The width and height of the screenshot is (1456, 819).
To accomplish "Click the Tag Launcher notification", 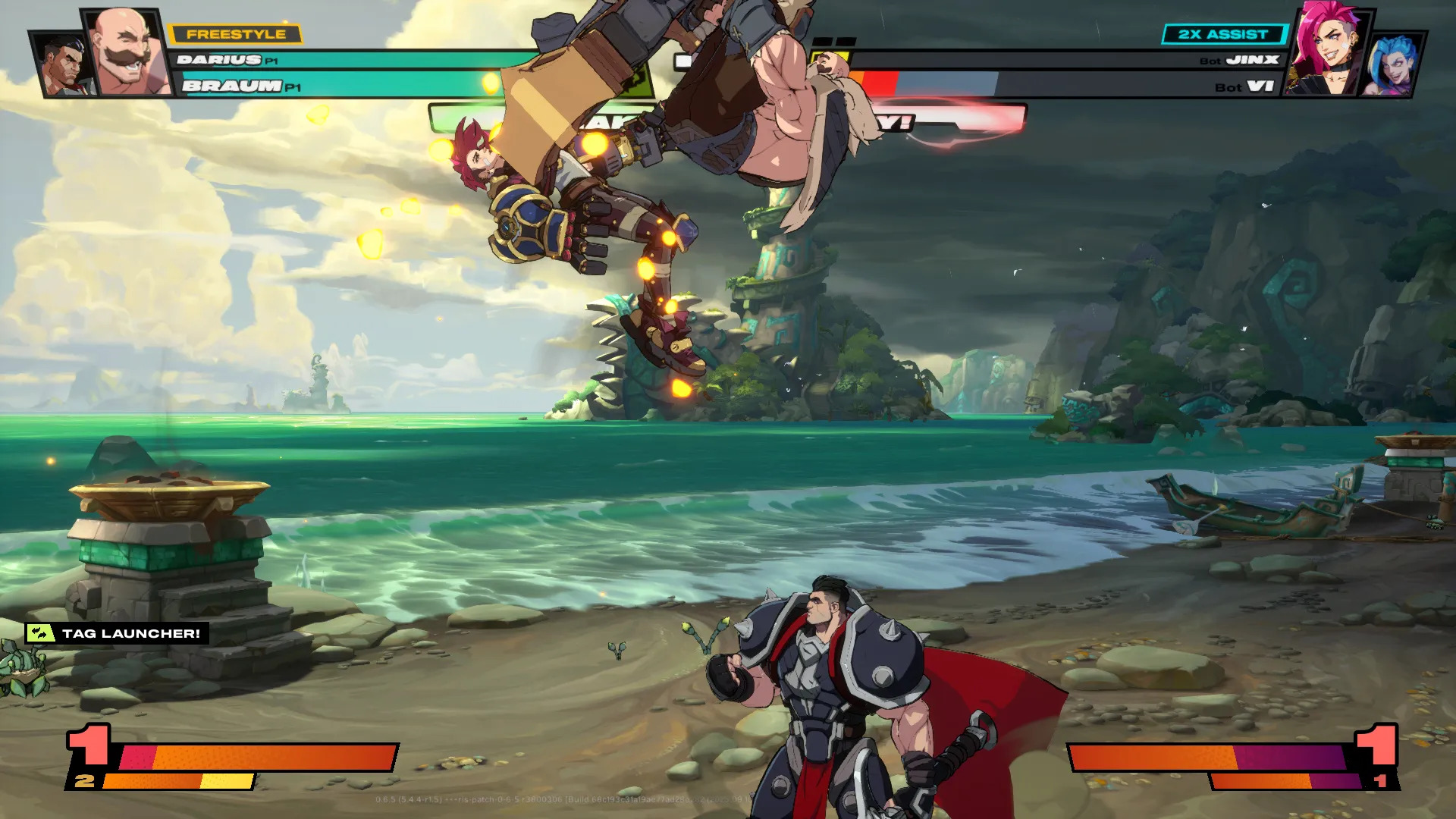I will (117, 633).
